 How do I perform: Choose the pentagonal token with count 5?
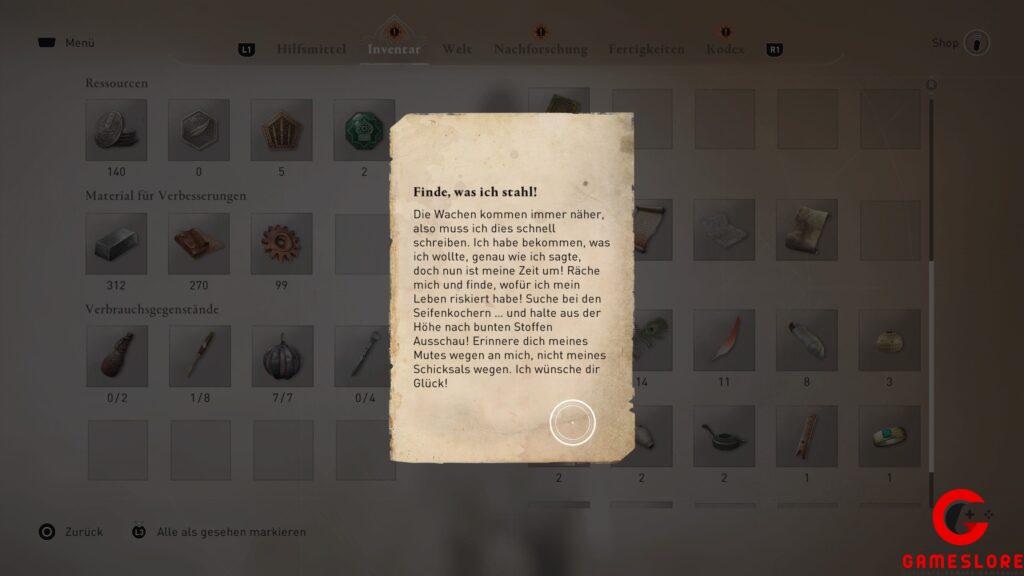[280, 130]
